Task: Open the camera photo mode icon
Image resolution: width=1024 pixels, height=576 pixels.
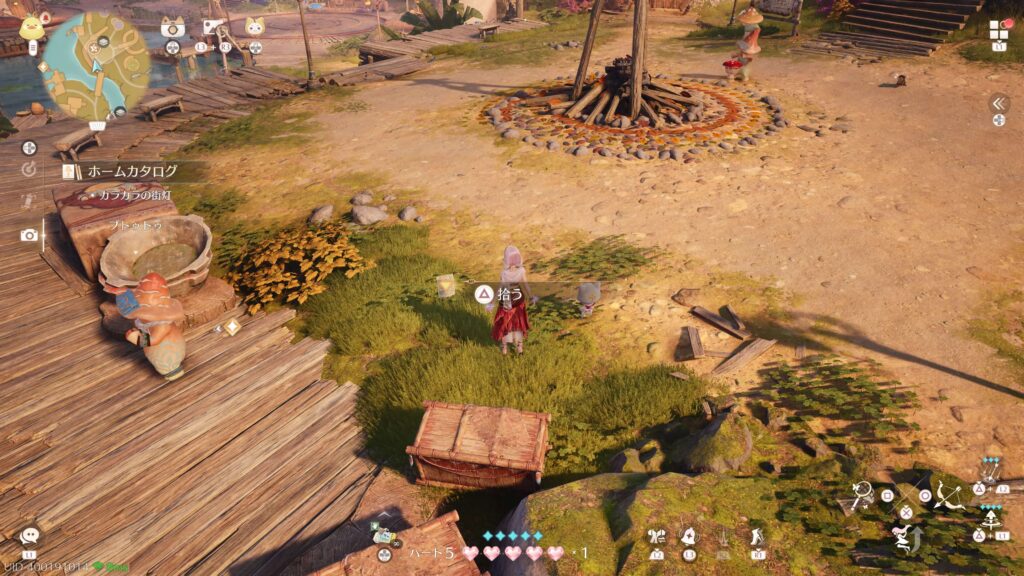Action: (x=29, y=235)
